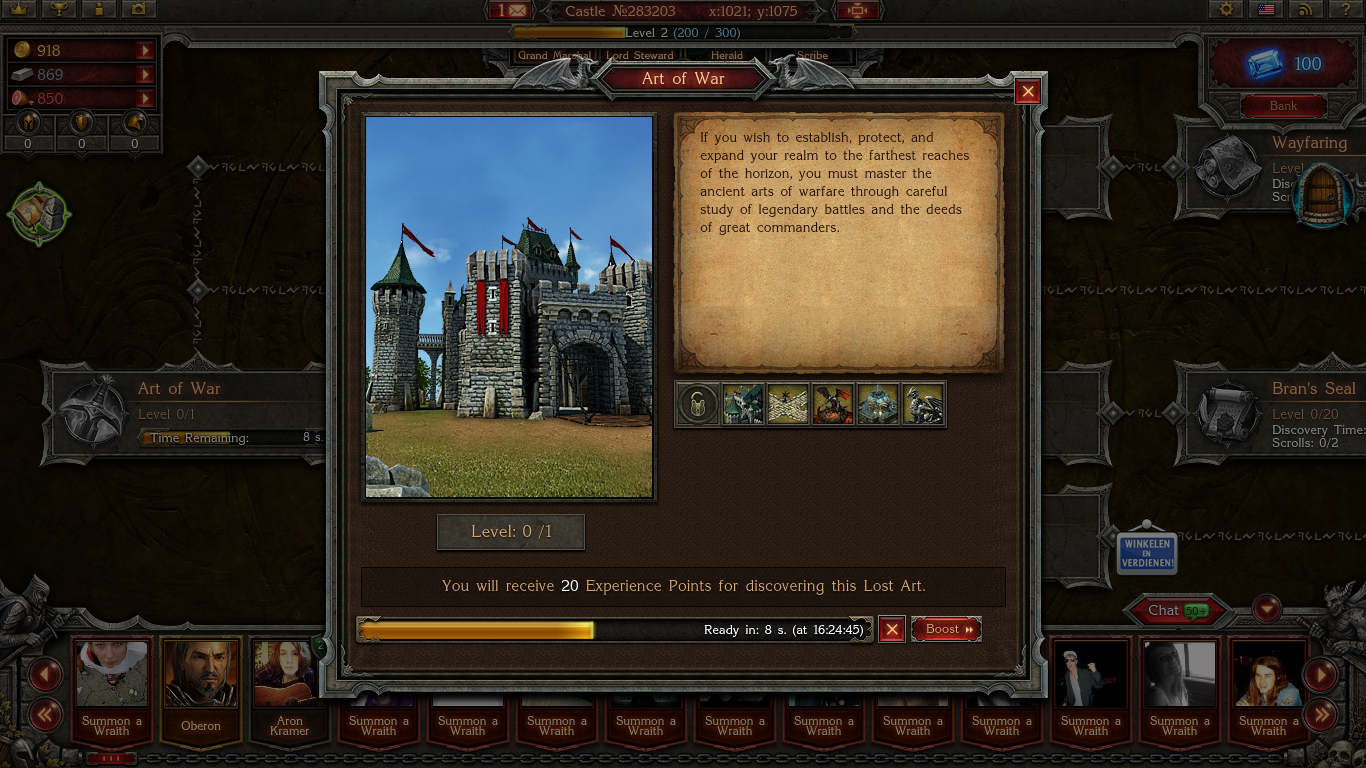Viewport: 1366px width, 768px height.
Task: Open the crossed-roads map icon under the parchment
Action: (788, 403)
